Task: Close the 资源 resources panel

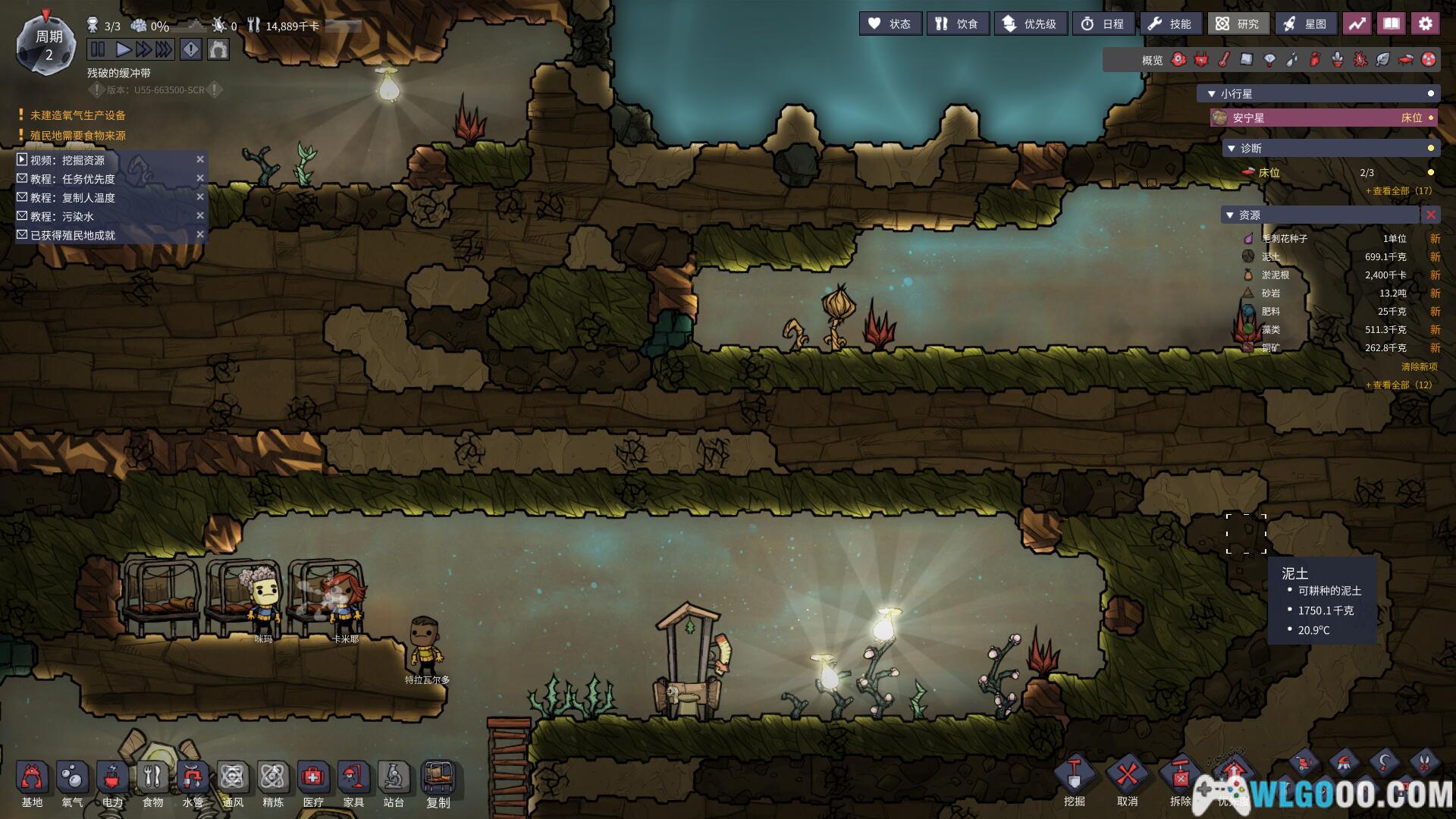Action: click(1430, 215)
